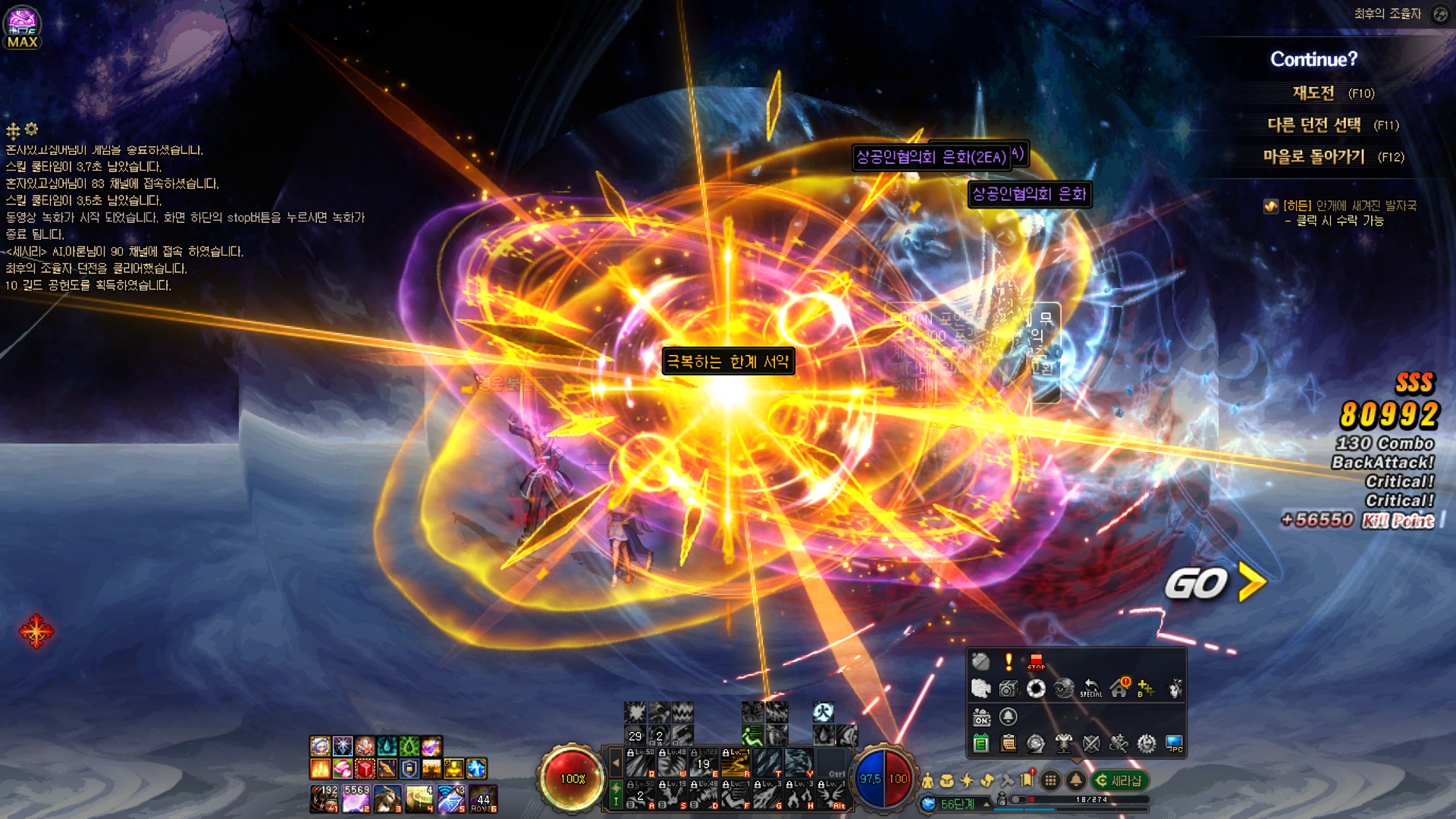Viewport: 1456px width, 819px height.
Task: Select 다른 던전 선택 option
Action: (x=1313, y=125)
